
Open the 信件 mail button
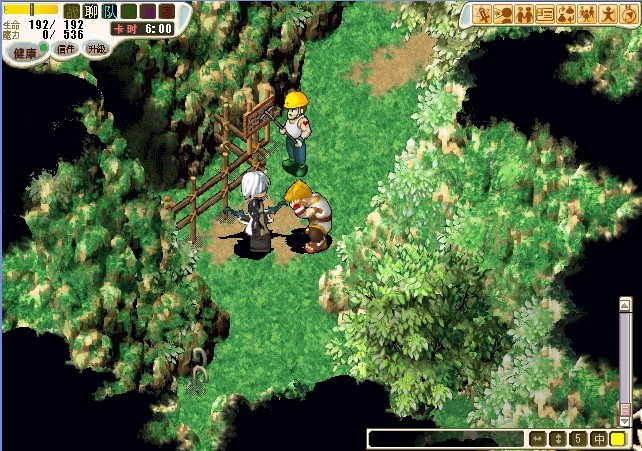66,48
